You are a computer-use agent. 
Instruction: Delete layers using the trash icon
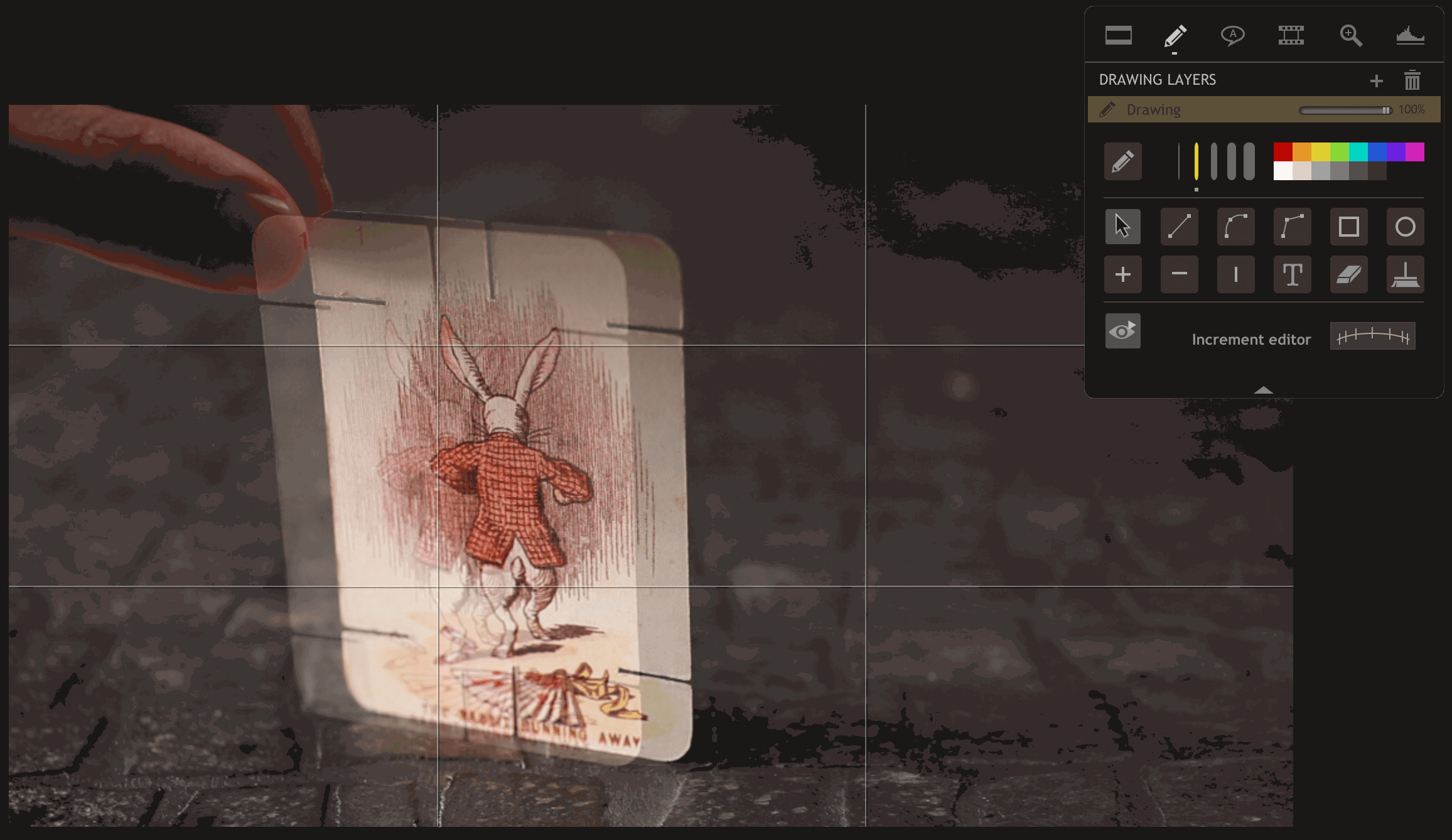1412,80
